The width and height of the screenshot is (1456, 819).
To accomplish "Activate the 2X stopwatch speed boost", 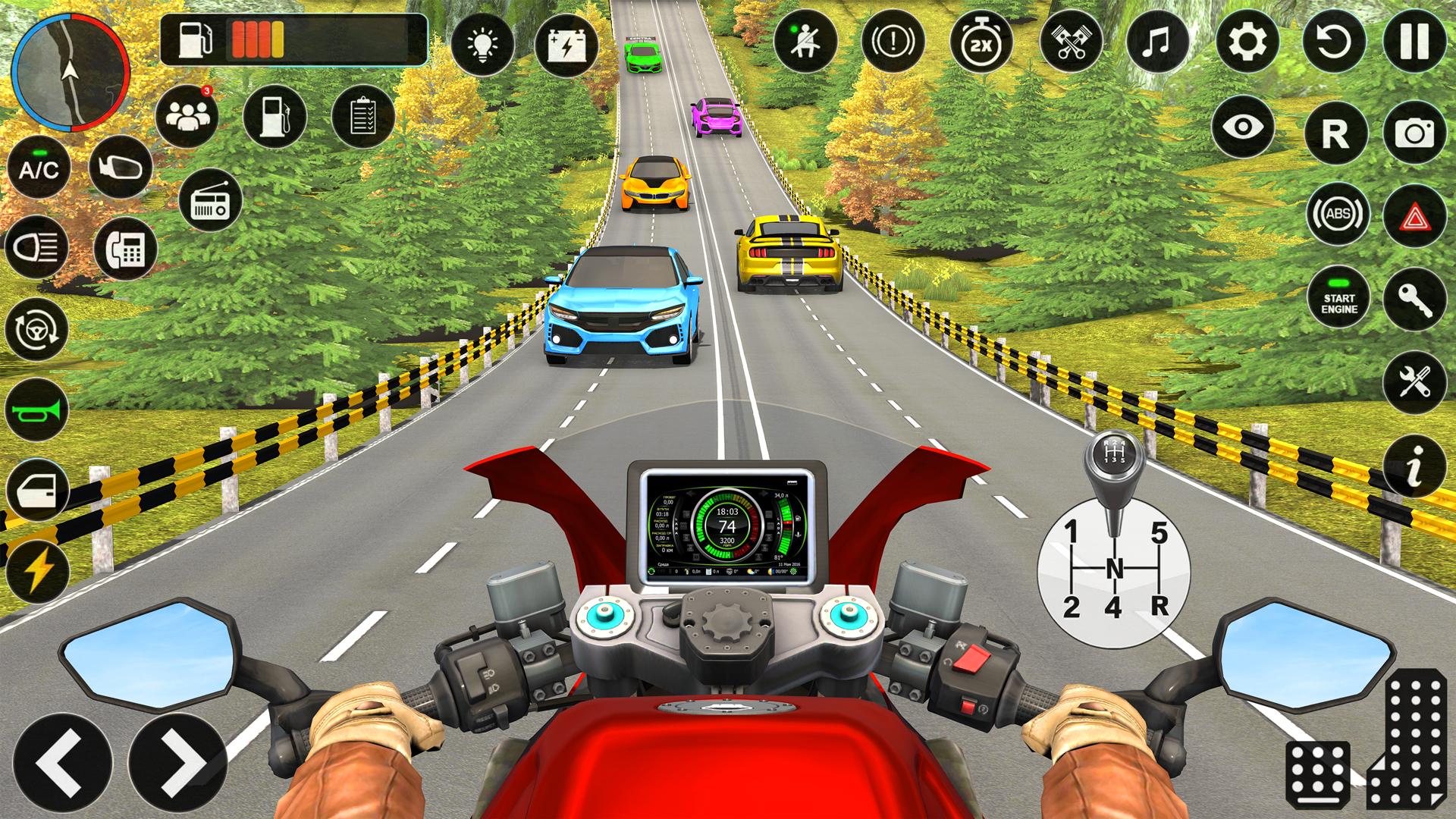I will coord(982,41).
